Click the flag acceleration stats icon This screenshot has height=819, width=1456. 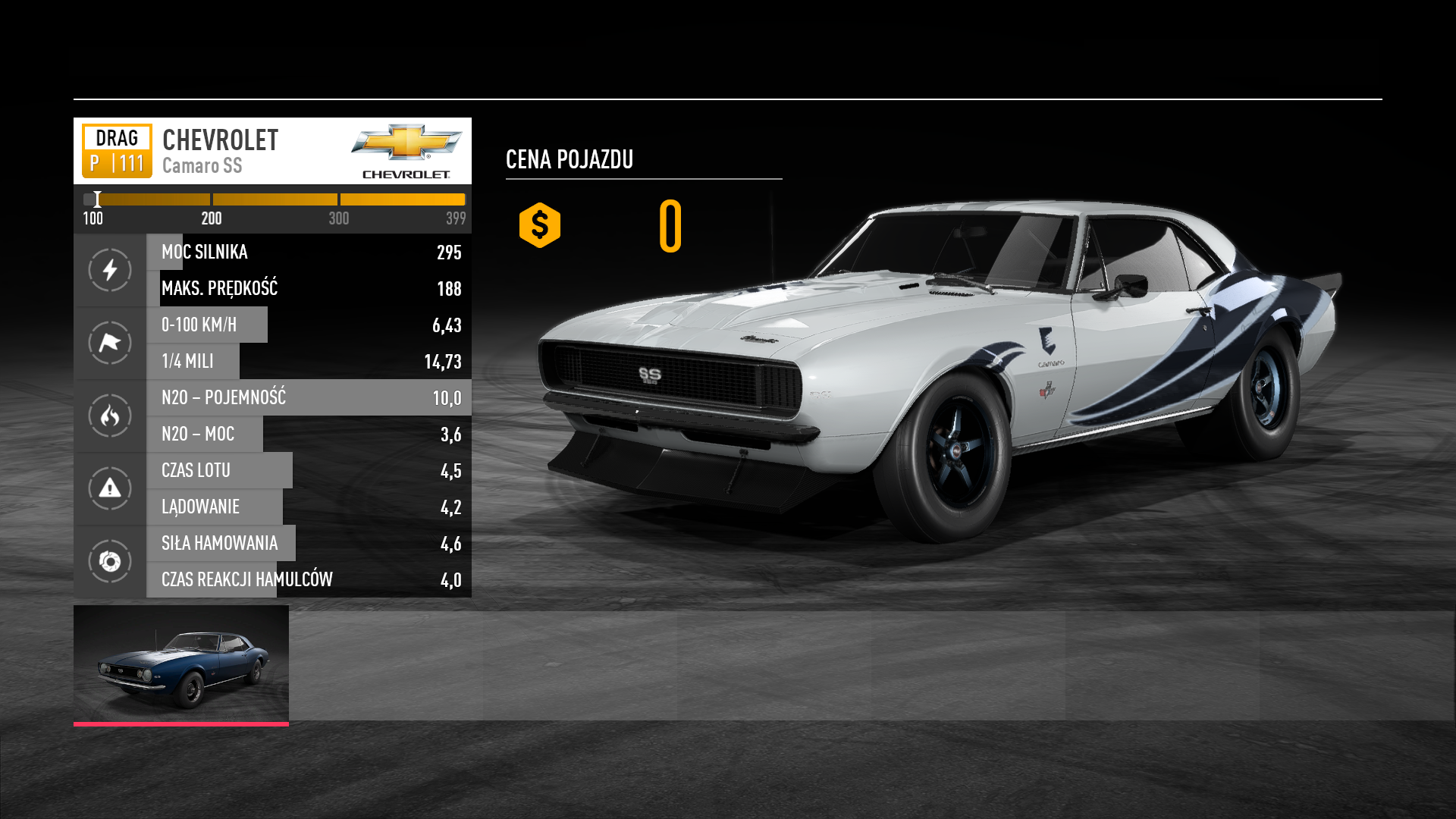(110, 343)
